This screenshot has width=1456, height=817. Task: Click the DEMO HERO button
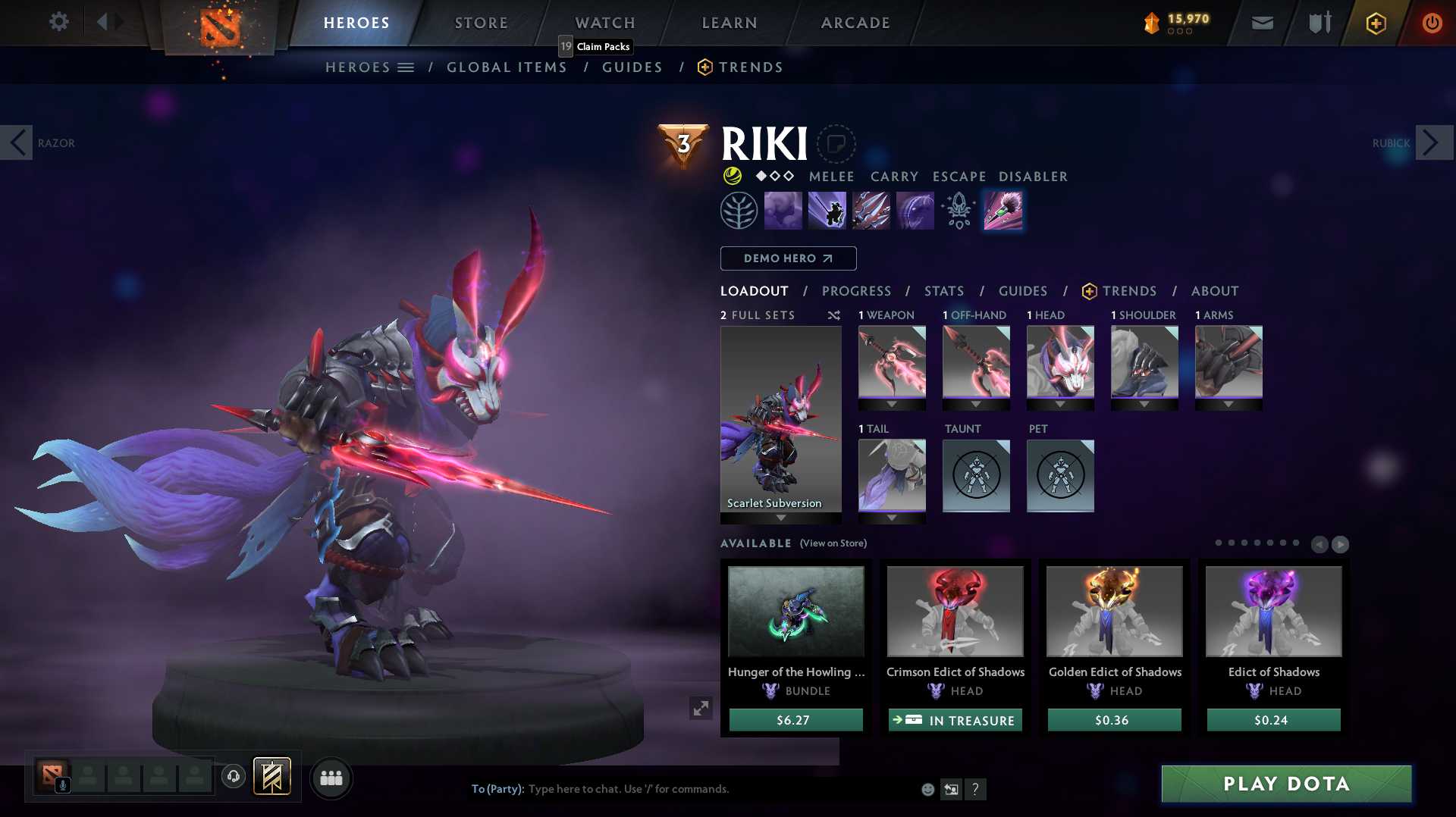[x=788, y=258]
